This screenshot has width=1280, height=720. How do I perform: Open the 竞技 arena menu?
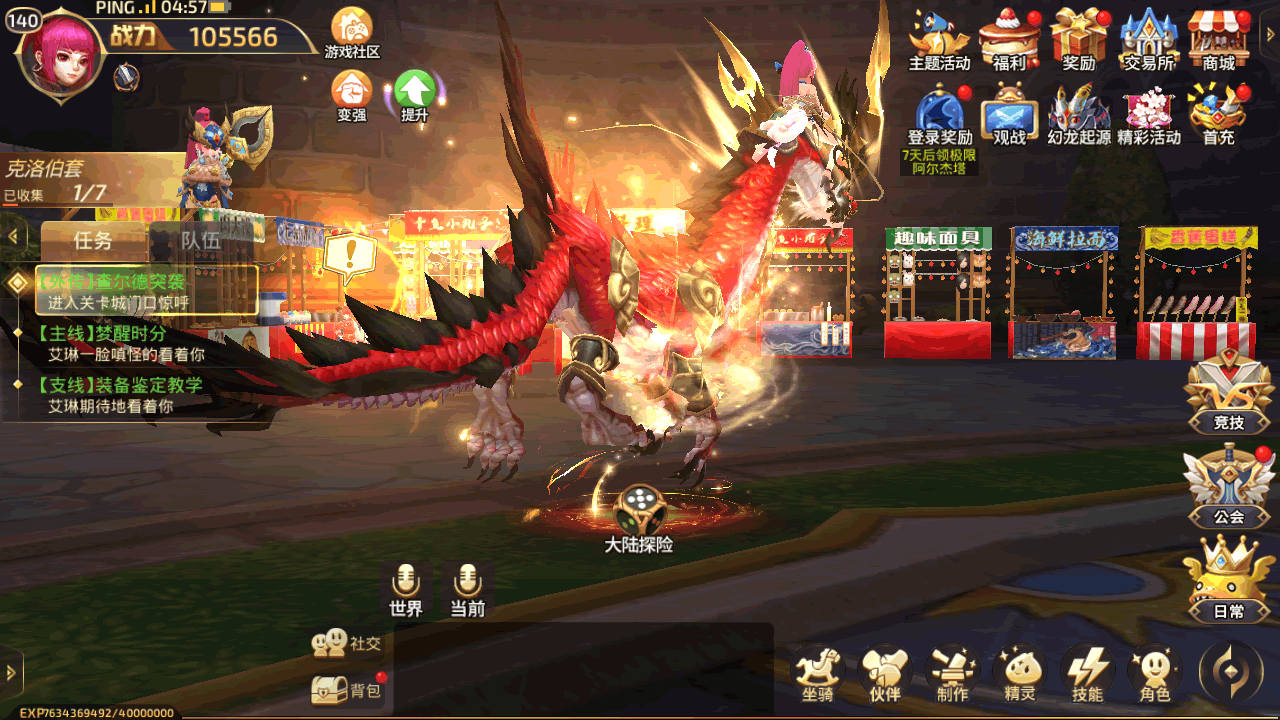(1228, 392)
